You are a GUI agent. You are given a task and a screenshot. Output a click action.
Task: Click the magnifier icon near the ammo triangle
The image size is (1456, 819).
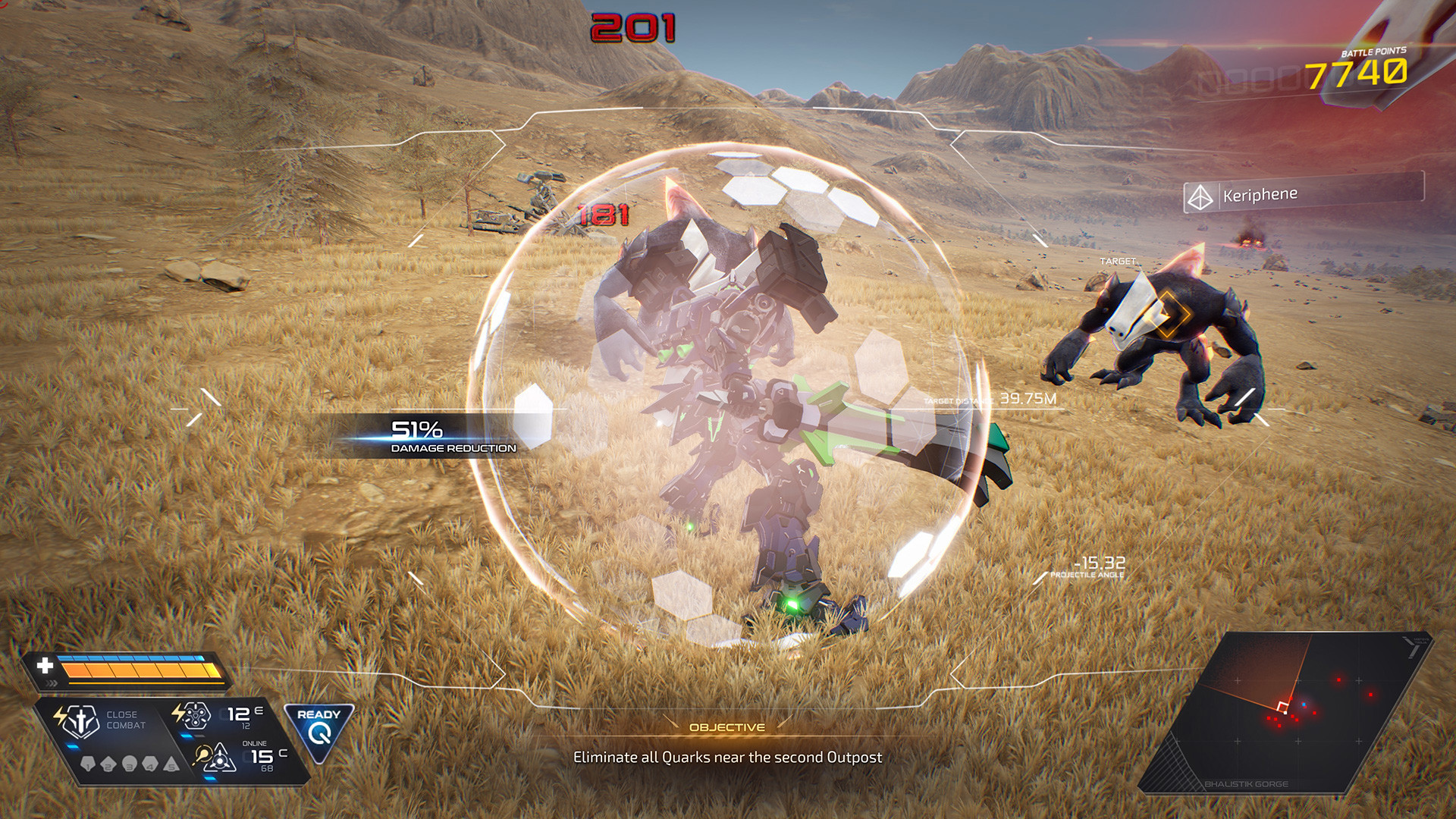pyautogui.click(x=204, y=756)
